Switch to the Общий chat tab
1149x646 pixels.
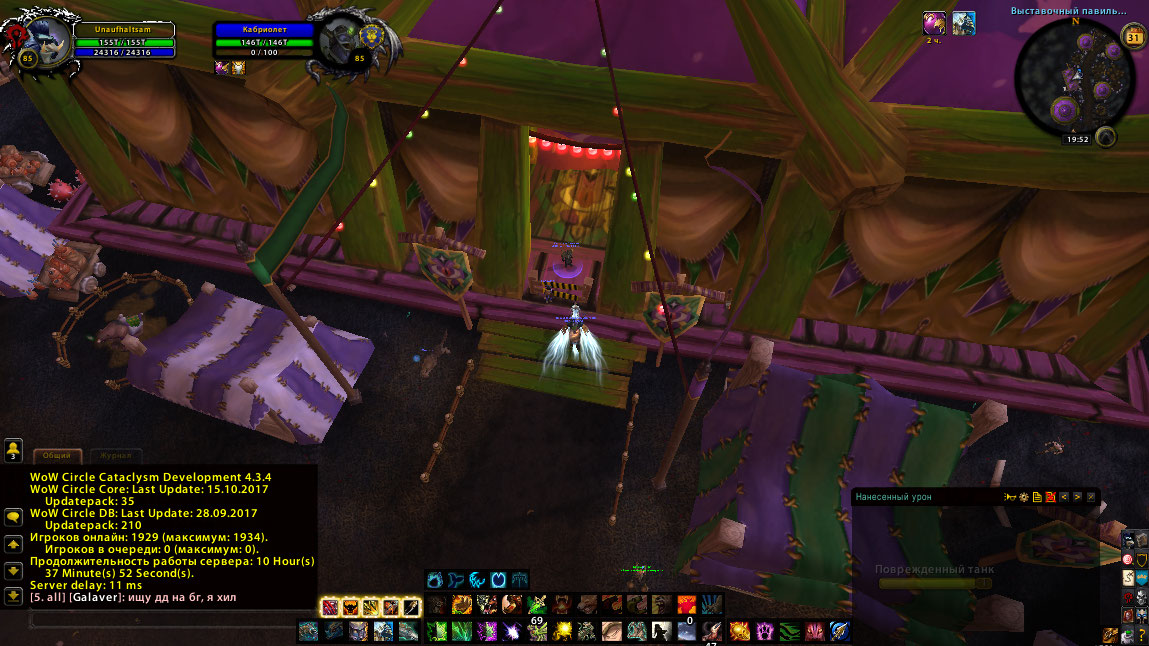(x=56, y=455)
